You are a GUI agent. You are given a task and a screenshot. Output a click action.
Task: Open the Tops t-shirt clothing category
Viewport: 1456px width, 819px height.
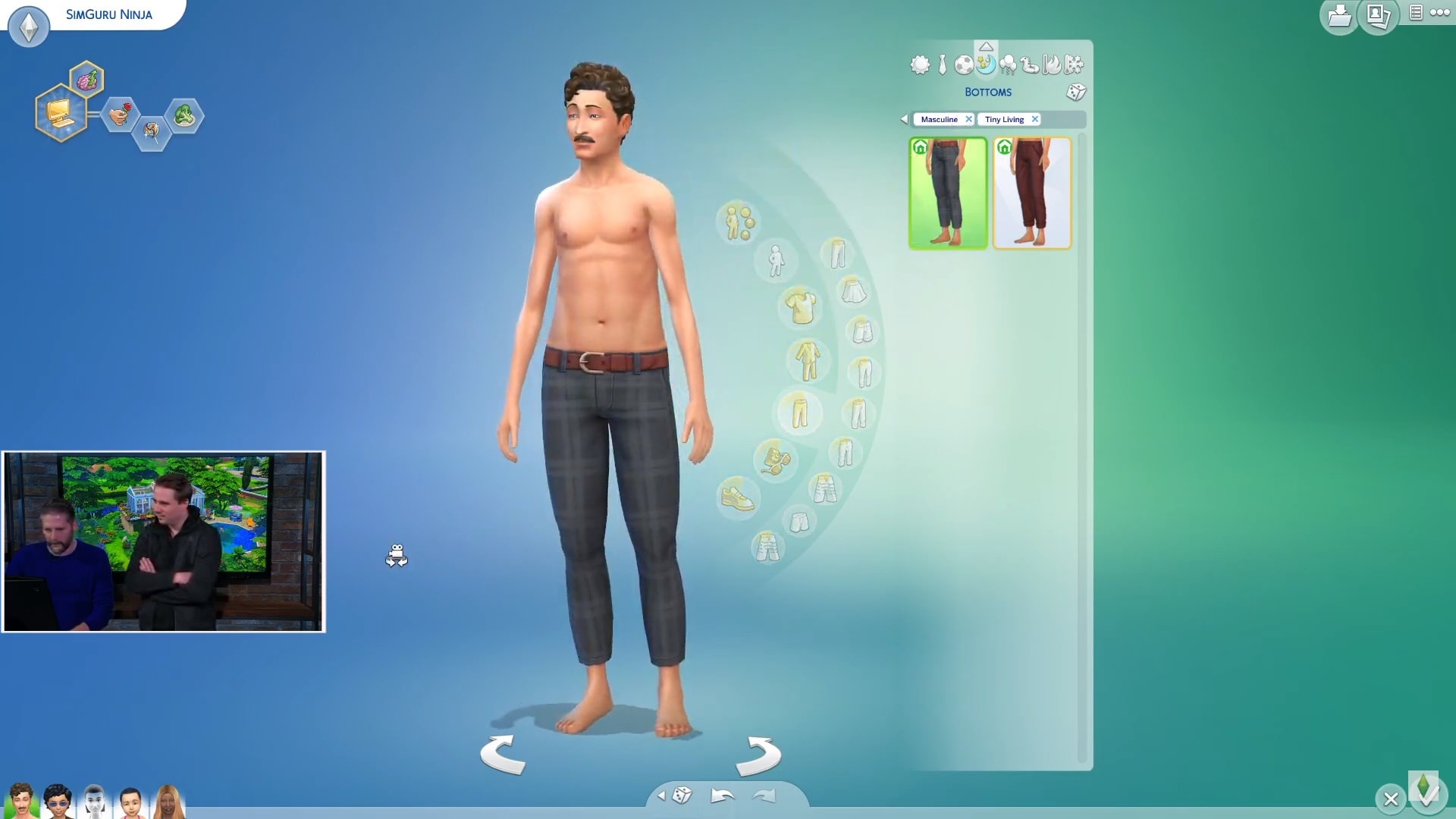(x=802, y=307)
